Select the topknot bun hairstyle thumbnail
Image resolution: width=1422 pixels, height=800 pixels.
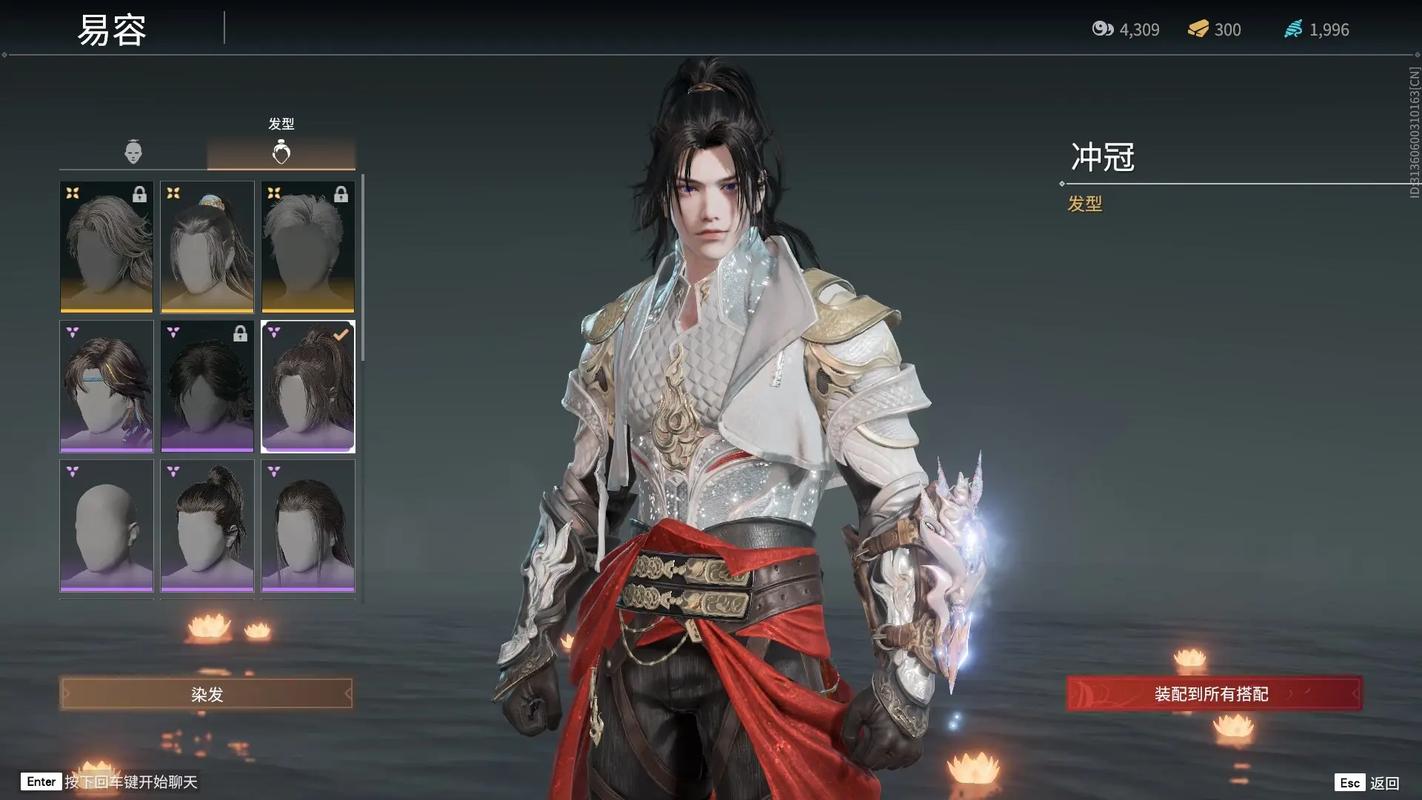(x=207, y=526)
